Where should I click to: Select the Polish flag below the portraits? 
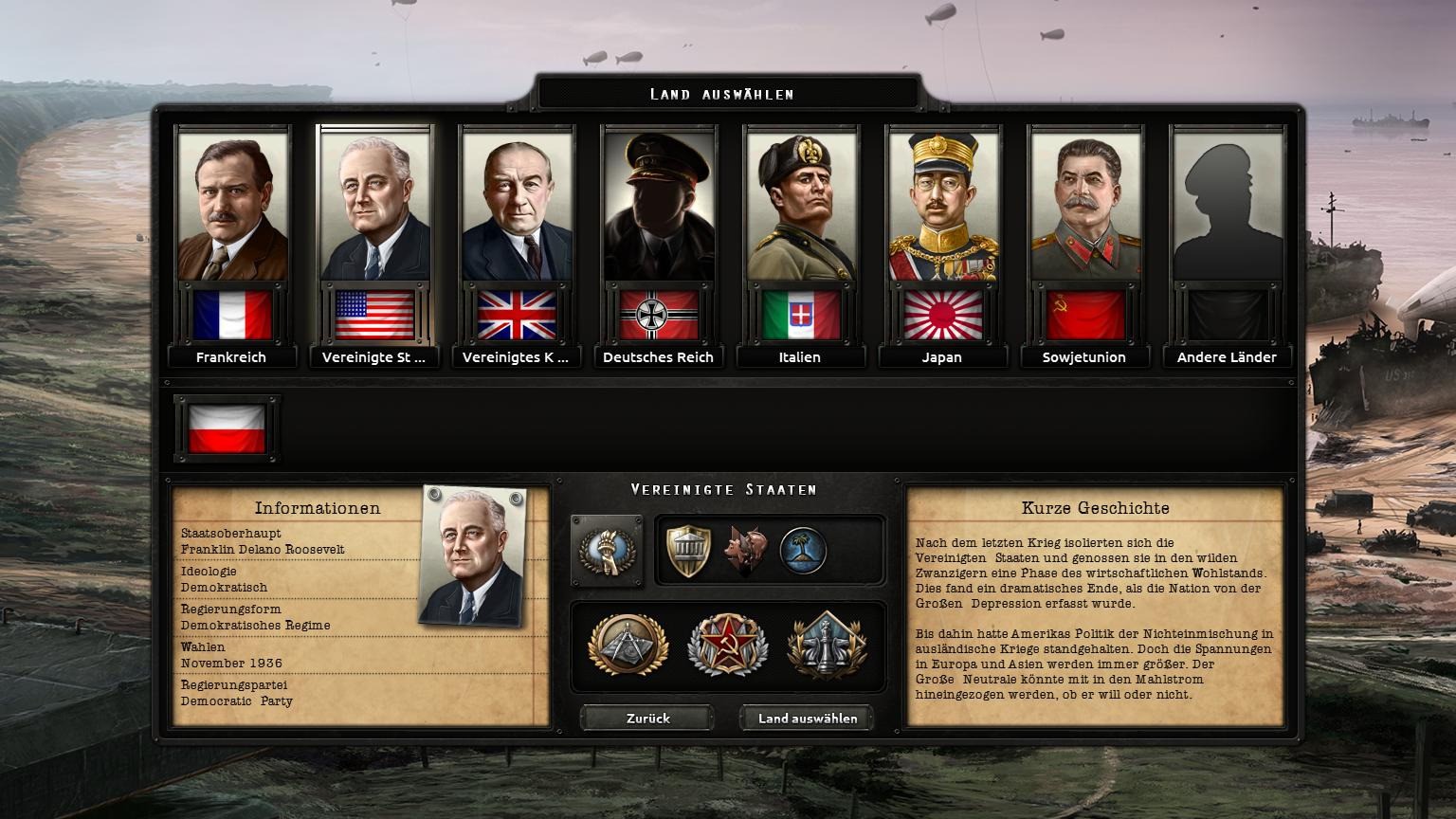pos(227,429)
